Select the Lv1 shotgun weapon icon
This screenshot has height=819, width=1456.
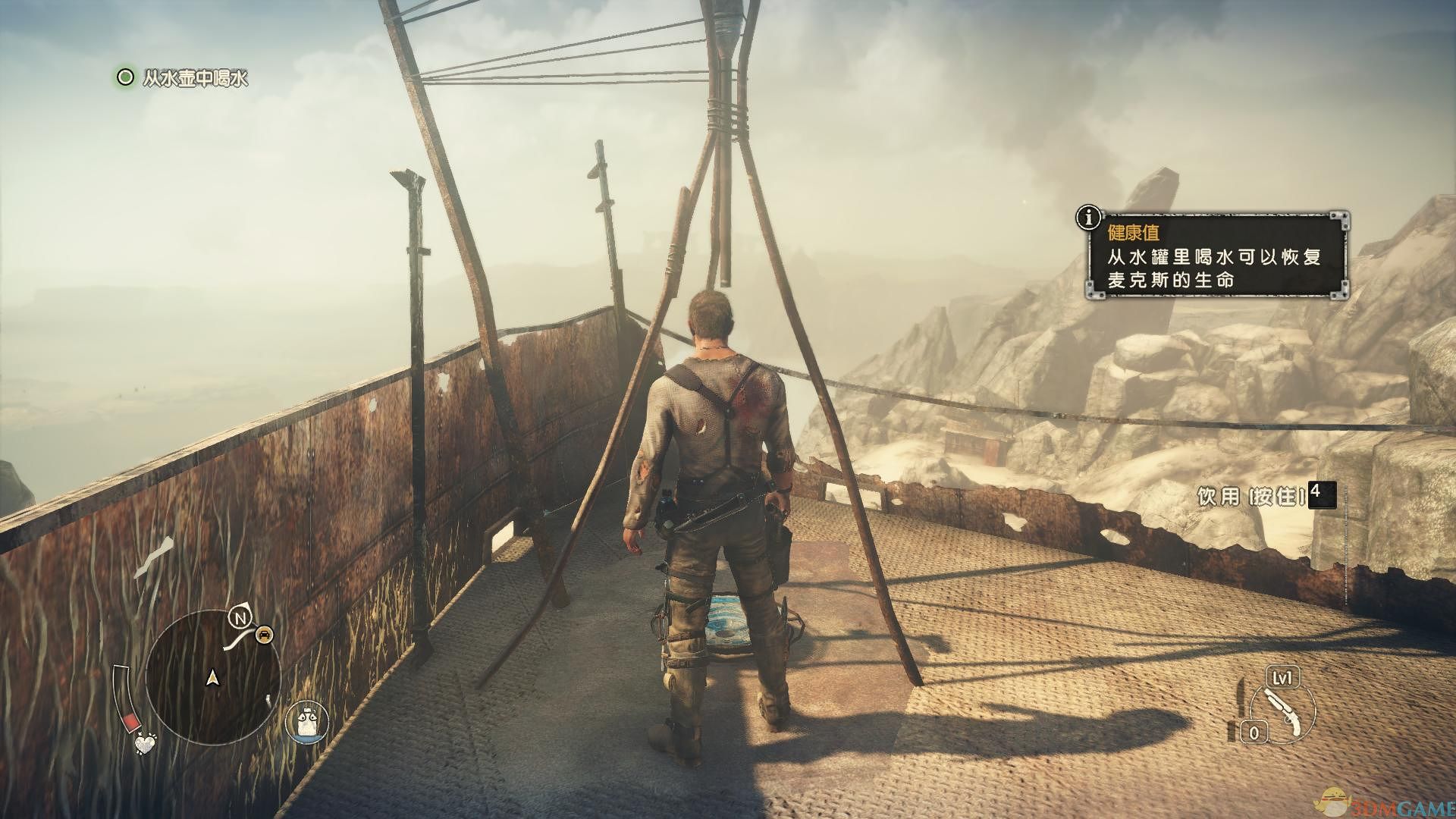coord(1280,704)
